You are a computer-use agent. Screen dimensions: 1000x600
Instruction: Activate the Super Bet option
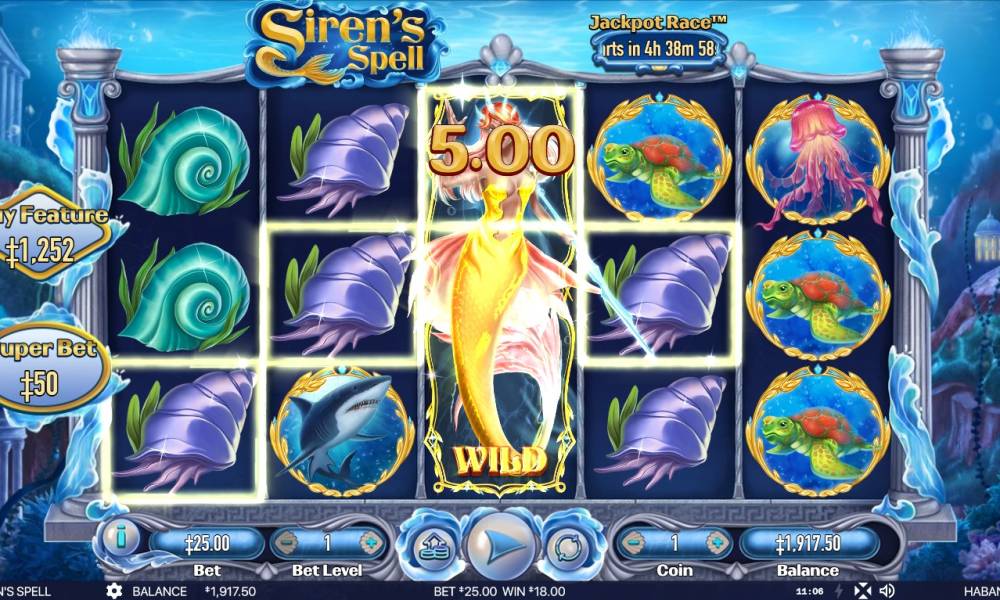click(x=52, y=367)
